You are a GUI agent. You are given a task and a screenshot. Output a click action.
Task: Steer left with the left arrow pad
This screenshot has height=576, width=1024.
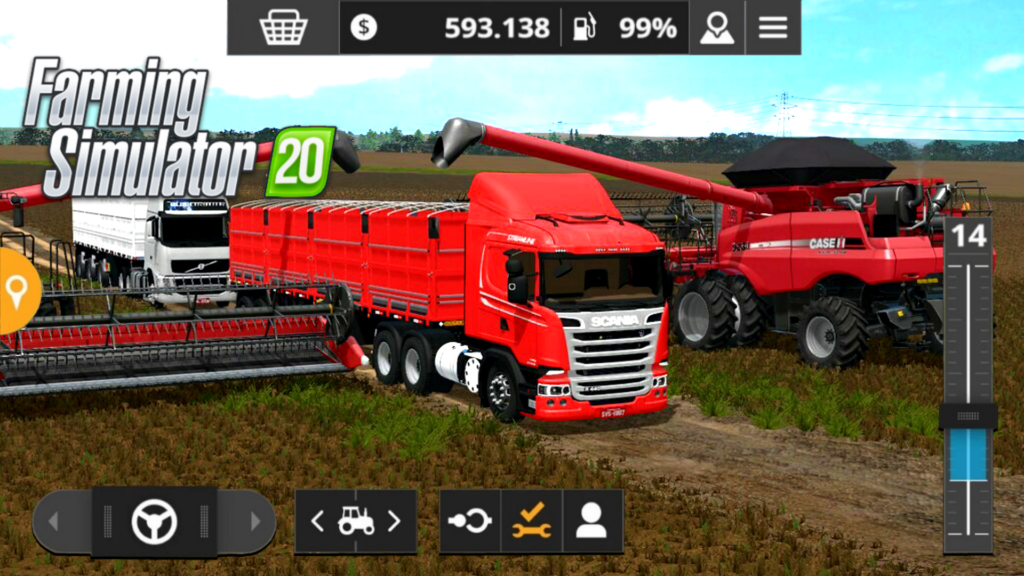(x=55, y=521)
